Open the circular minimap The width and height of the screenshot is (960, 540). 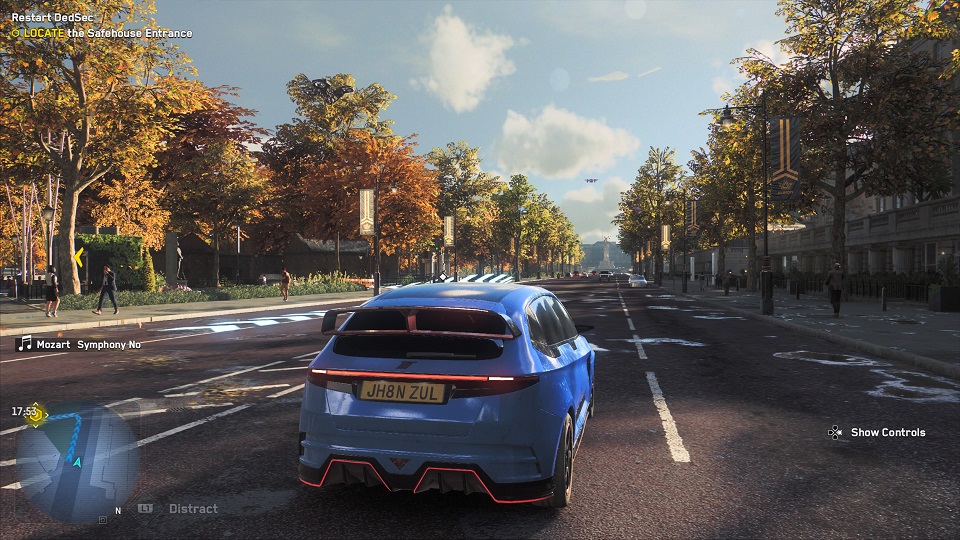pos(77,461)
